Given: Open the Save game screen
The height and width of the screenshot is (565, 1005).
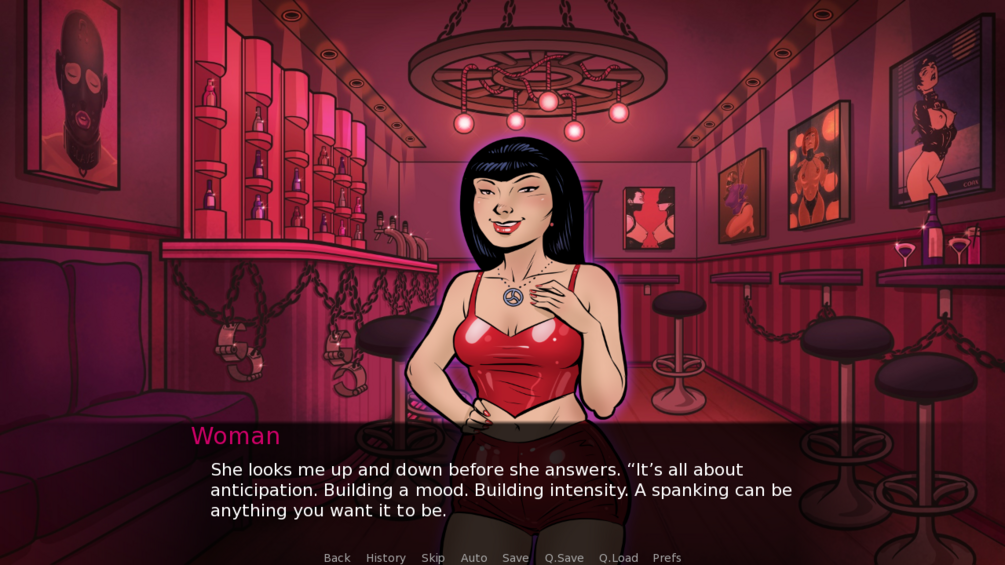Looking at the screenshot, I should (516, 558).
